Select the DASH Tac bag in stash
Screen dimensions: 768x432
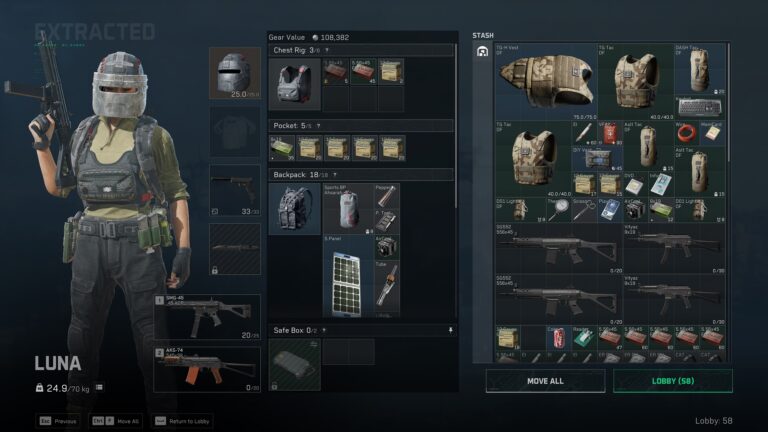(x=699, y=70)
